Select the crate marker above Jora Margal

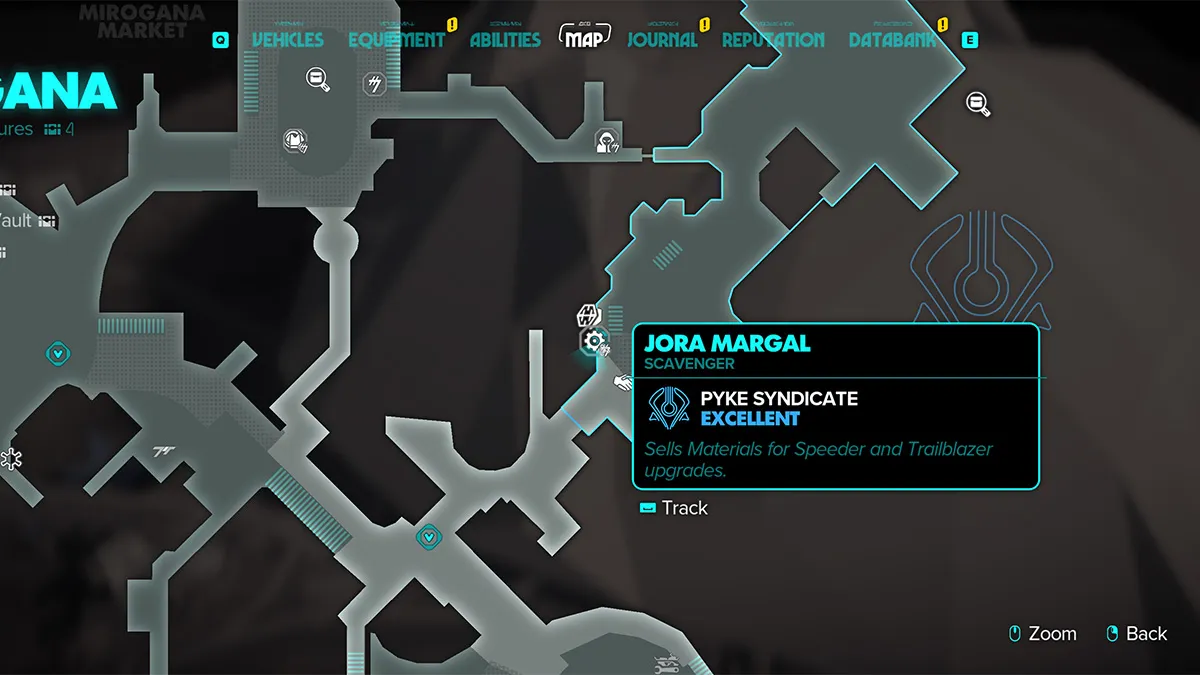coord(588,316)
